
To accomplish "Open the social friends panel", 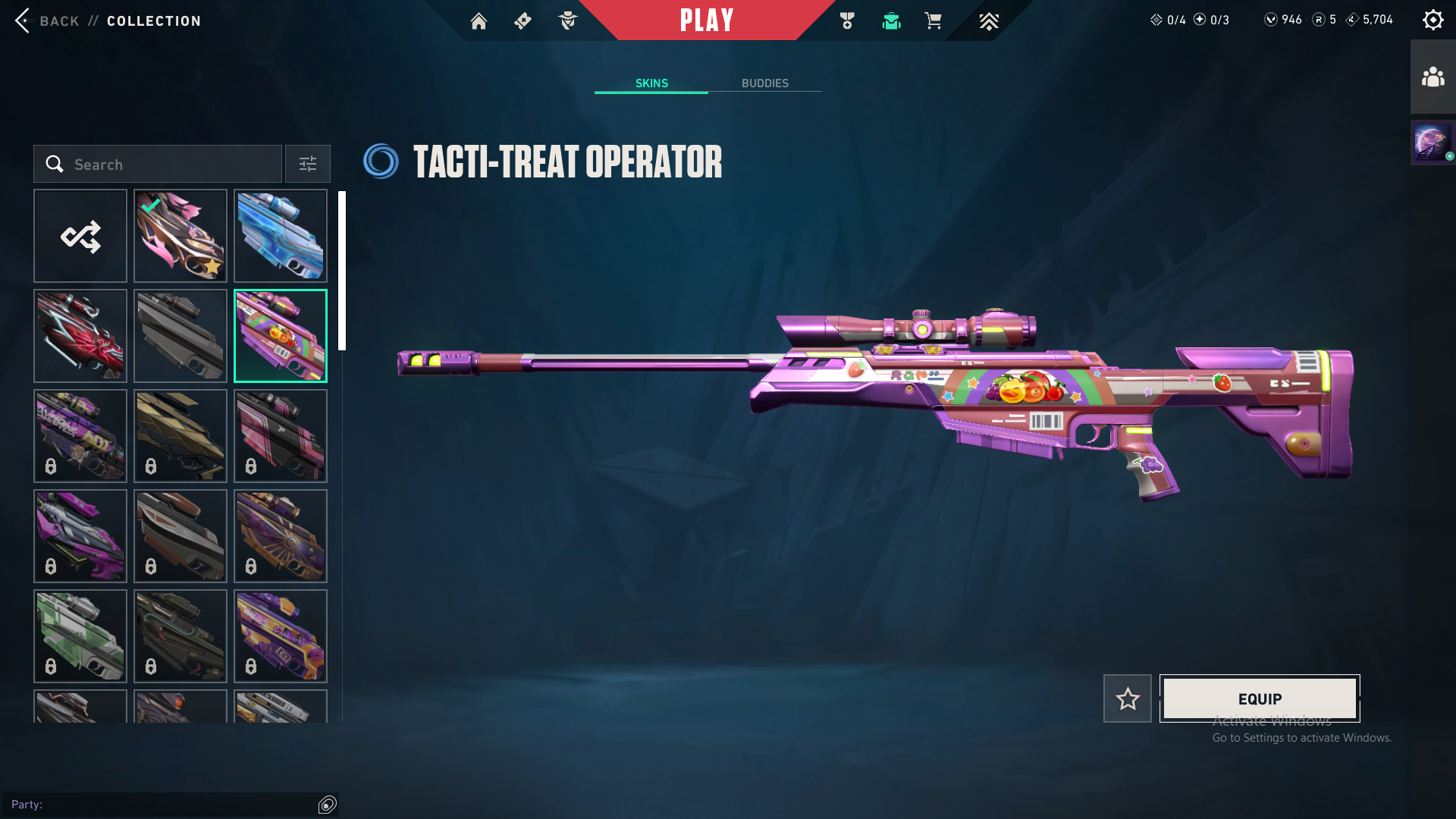I will (x=1432, y=77).
